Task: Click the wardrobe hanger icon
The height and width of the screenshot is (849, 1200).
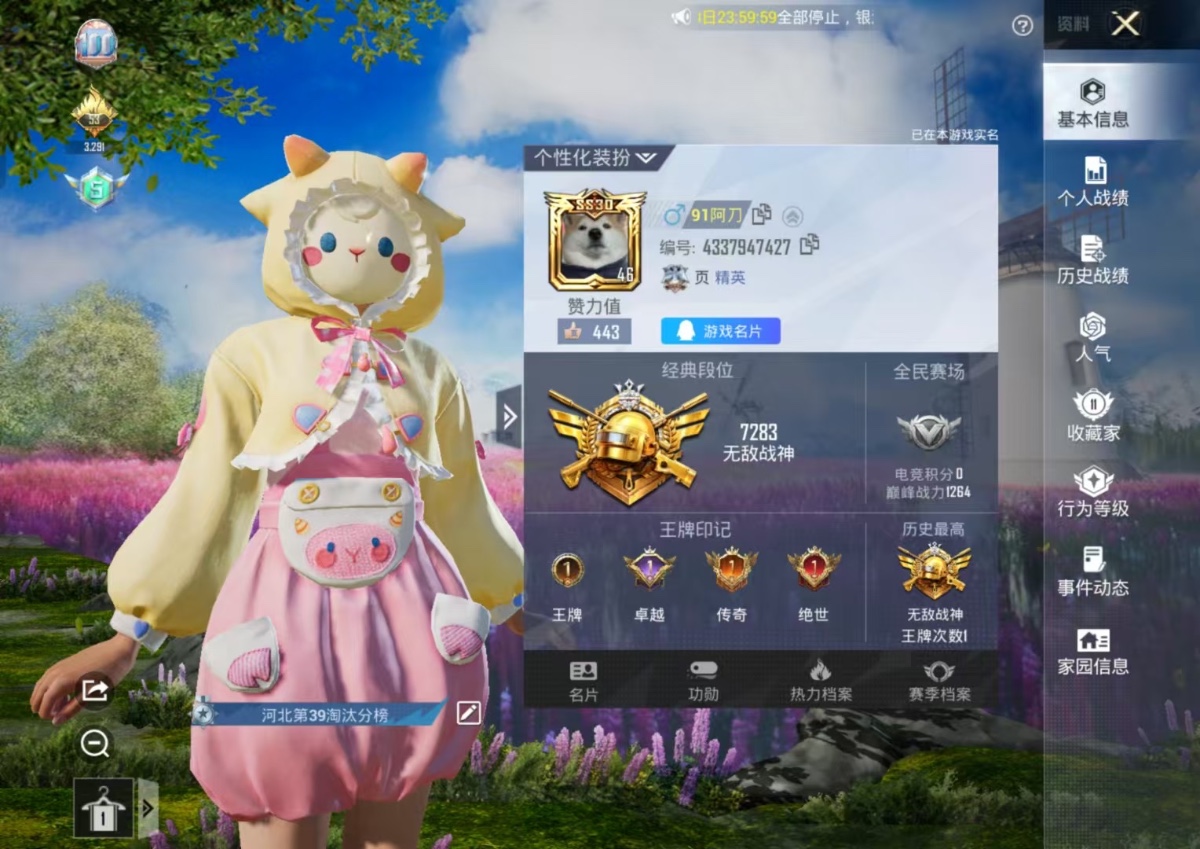Action: (103, 807)
